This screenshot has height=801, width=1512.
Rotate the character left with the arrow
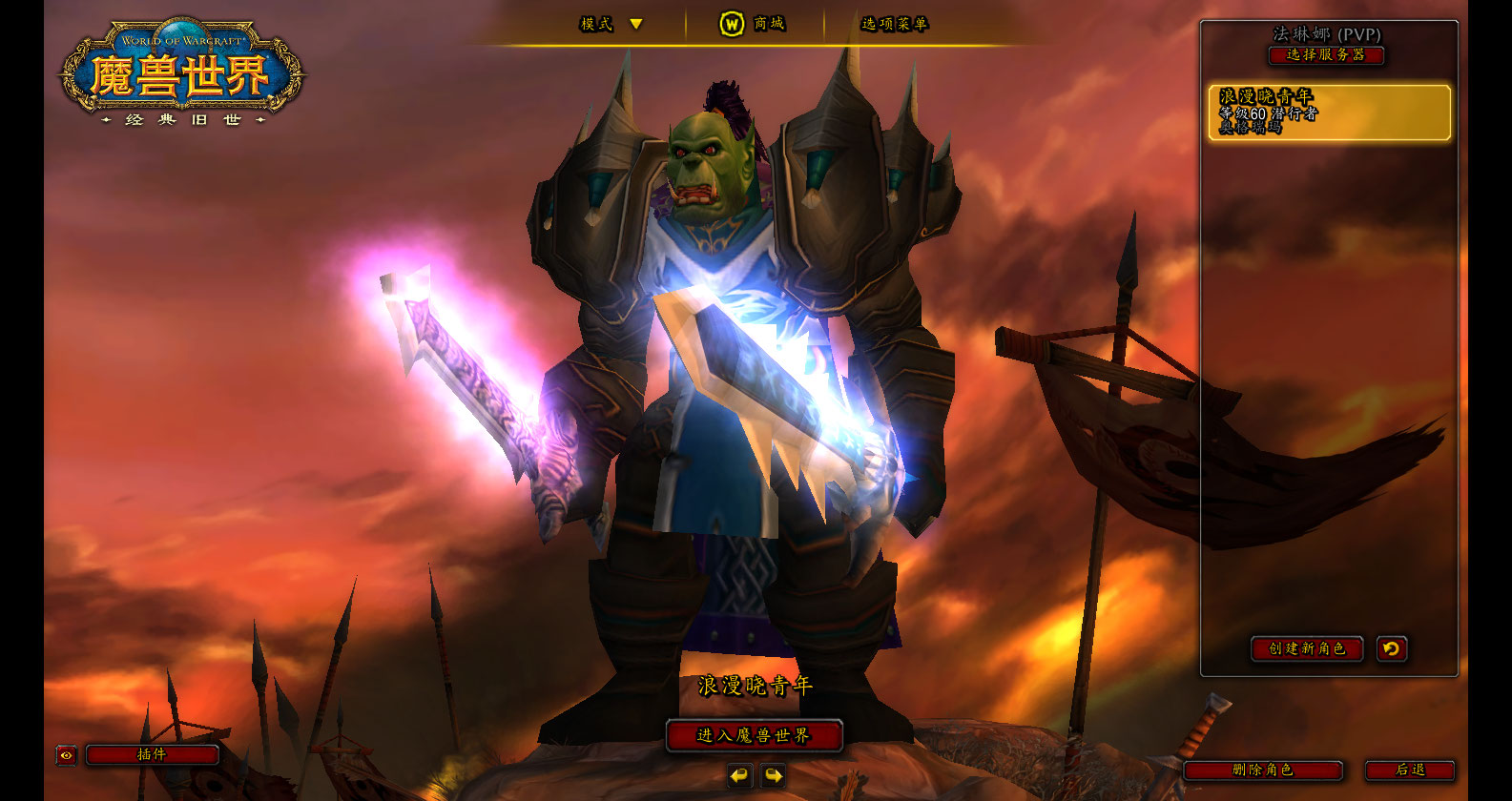(x=739, y=776)
